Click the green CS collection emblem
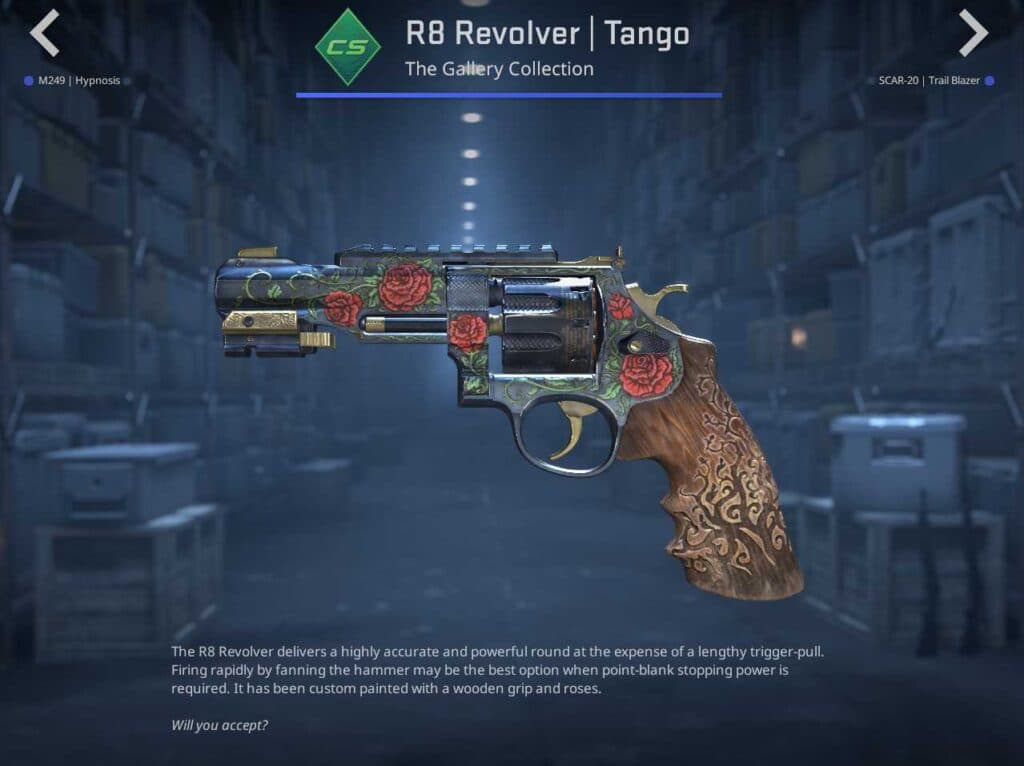1024x766 pixels. [347, 47]
